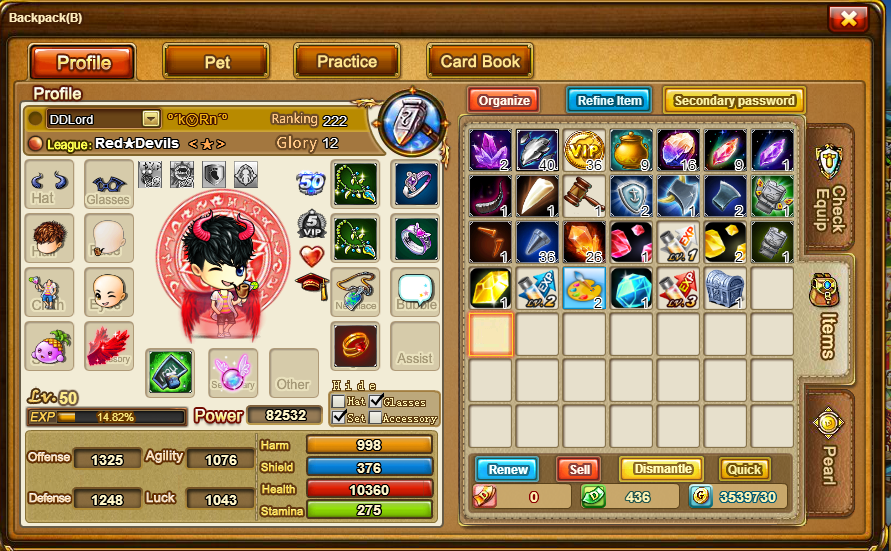Pick the wooden gavel item

click(585, 196)
